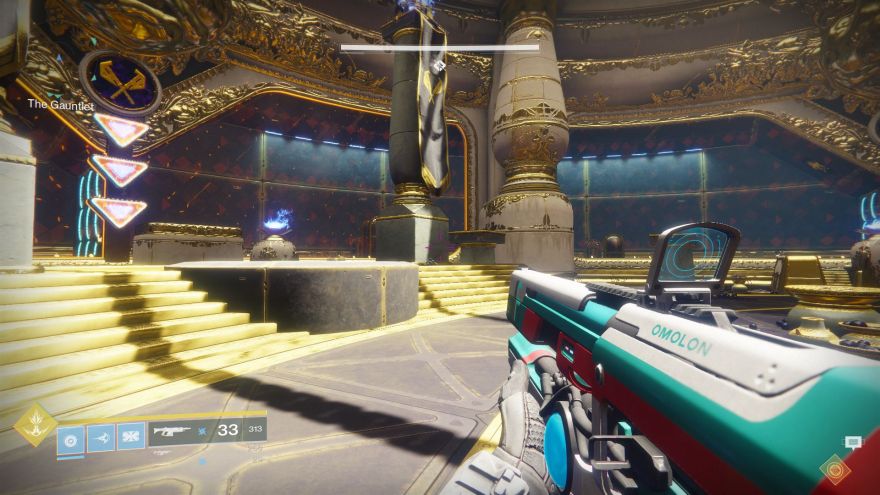Click the golden super ability diamond icon

tap(35, 425)
